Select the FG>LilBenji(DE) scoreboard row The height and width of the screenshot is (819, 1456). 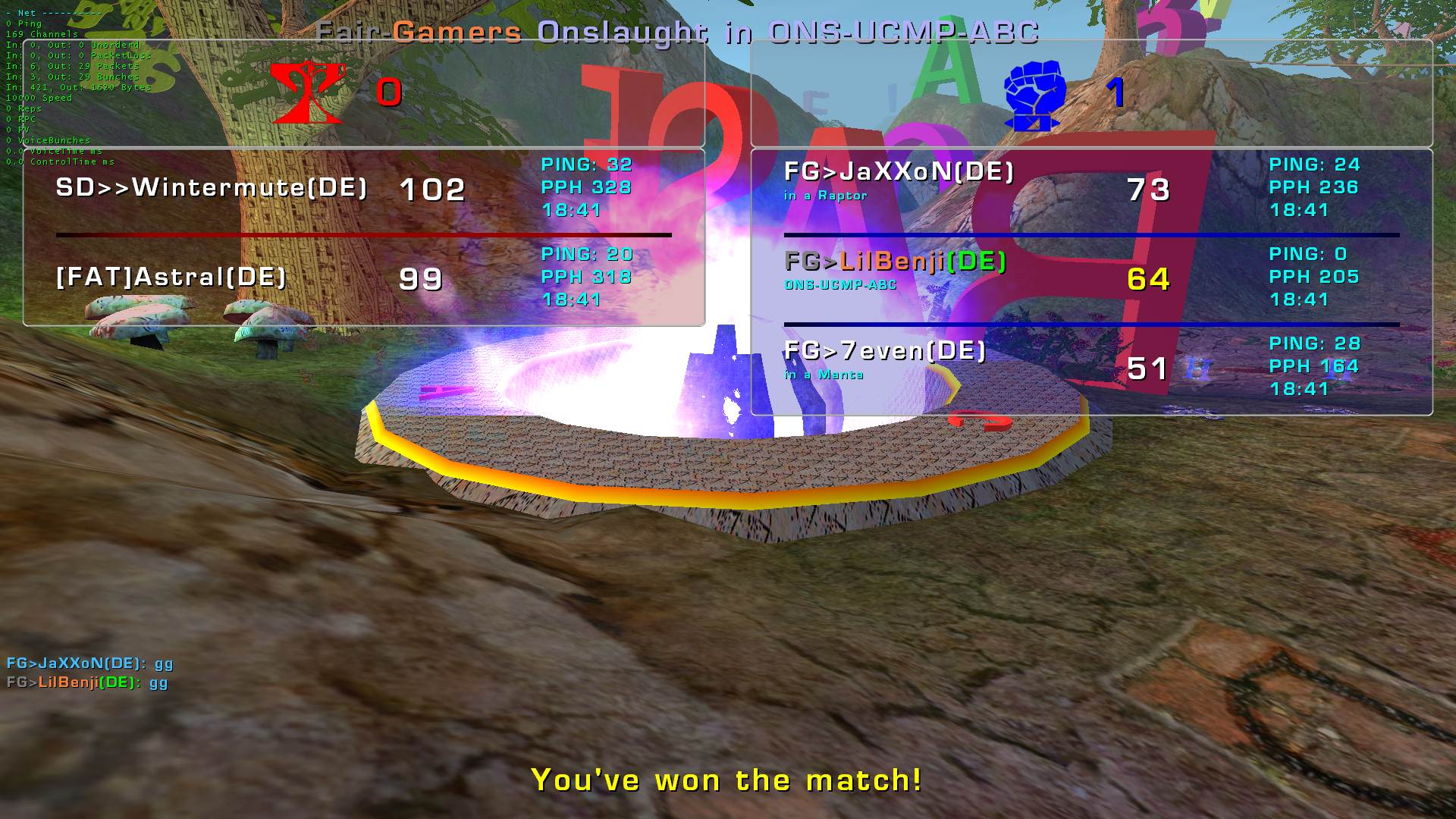[895, 262]
